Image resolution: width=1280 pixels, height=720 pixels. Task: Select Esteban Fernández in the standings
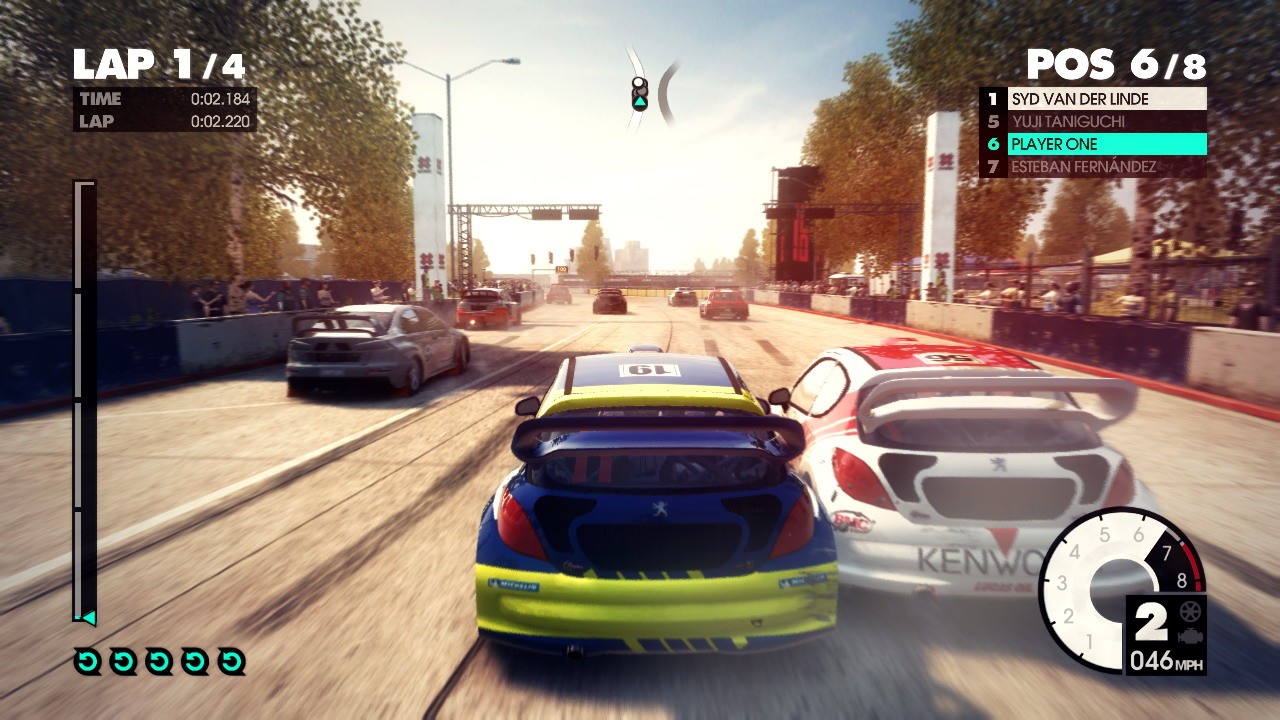[1094, 167]
